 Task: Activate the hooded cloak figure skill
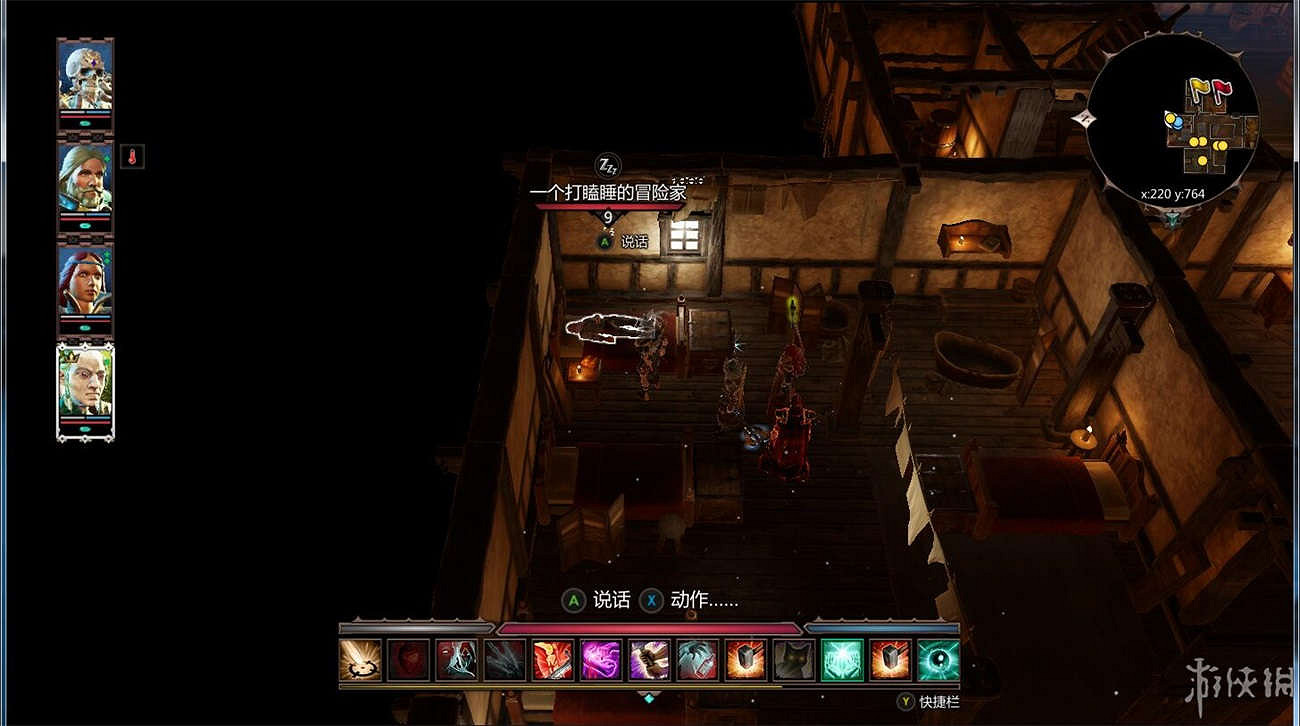[x=456, y=661]
